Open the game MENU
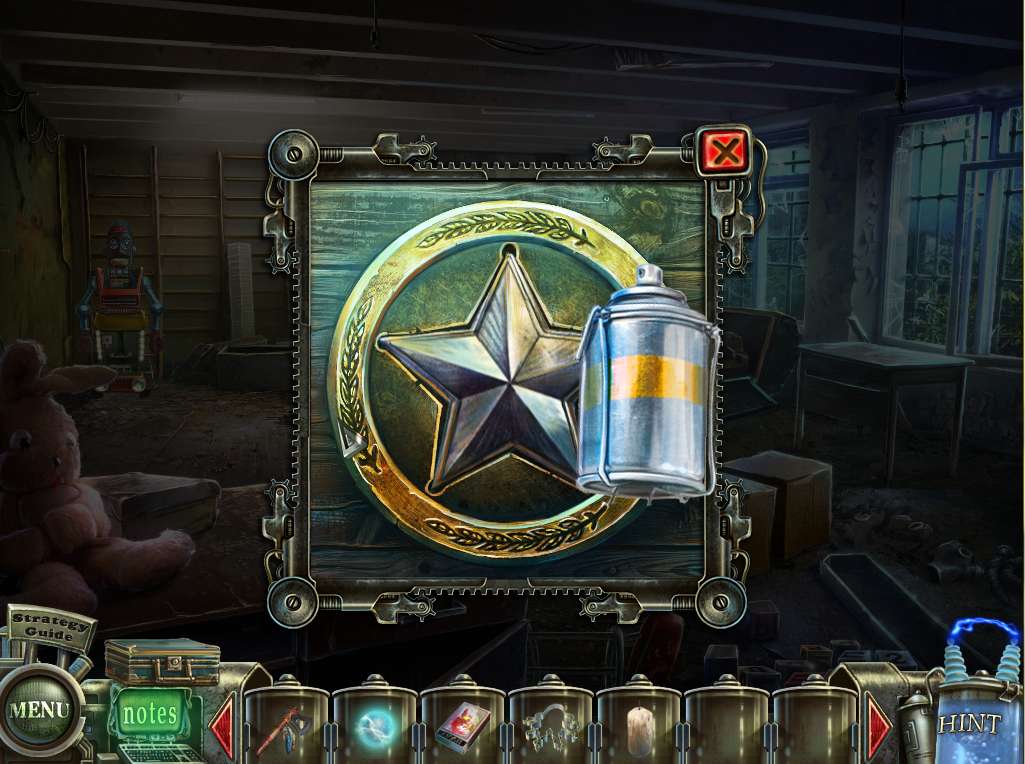The height and width of the screenshot is (764, 1025). 40,711
